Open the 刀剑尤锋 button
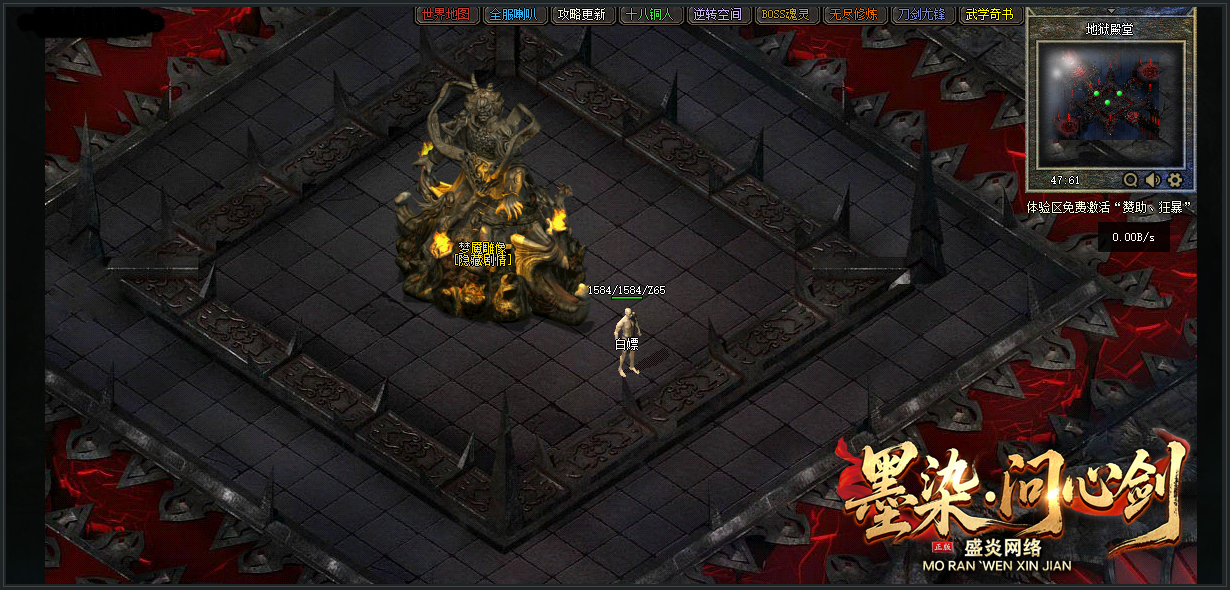Image resolution: width=1230 pixels, height=590 pixels. point(923,15)
